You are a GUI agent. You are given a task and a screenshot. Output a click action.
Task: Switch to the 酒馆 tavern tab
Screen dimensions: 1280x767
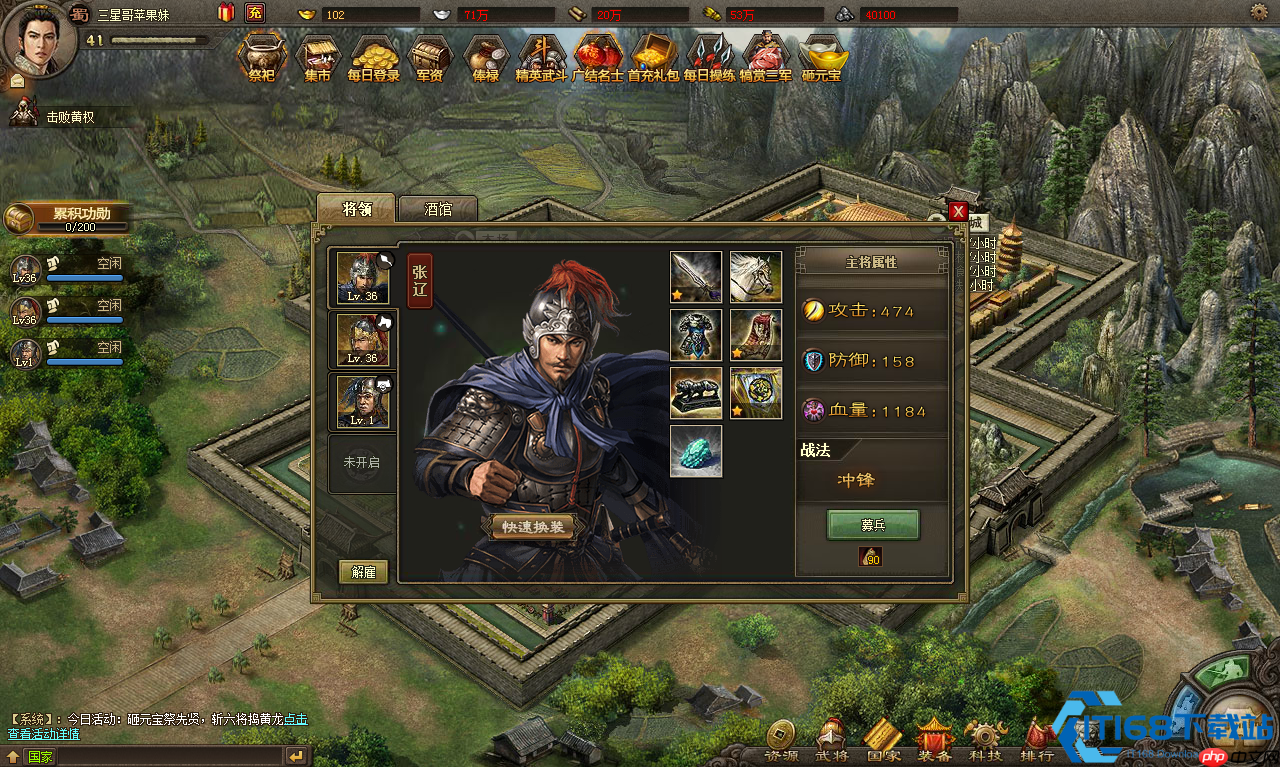click(x=438, y=209)
